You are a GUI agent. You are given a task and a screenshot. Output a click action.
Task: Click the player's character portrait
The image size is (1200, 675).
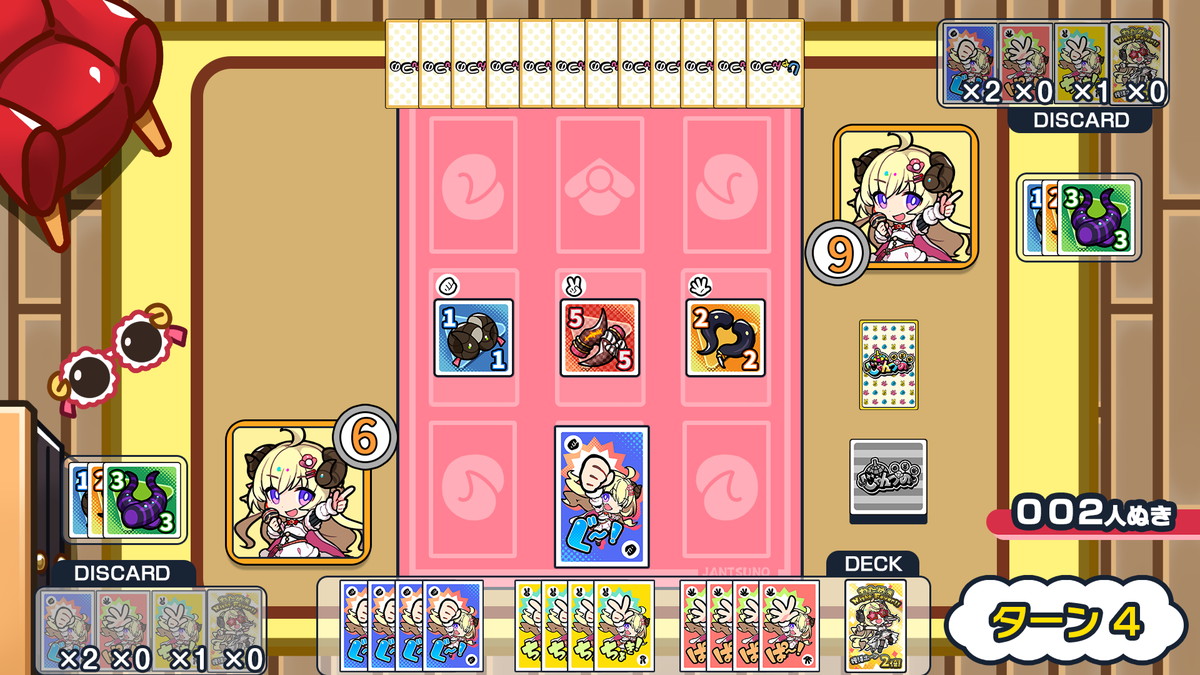(x=298, y=492)
